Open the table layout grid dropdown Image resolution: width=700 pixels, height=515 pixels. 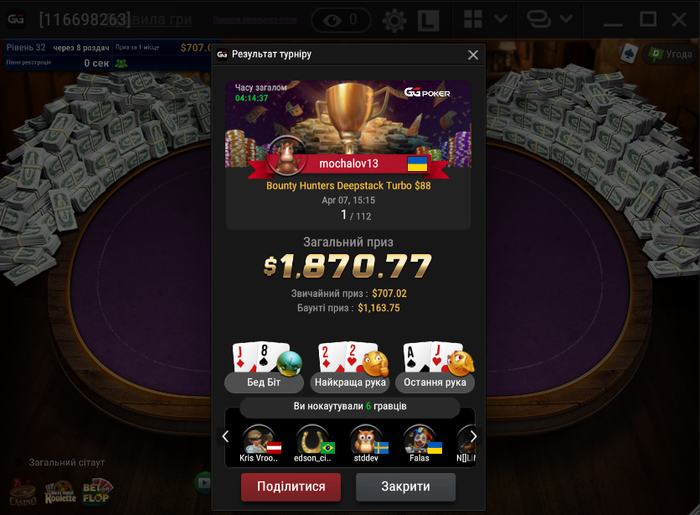(485, 19)
